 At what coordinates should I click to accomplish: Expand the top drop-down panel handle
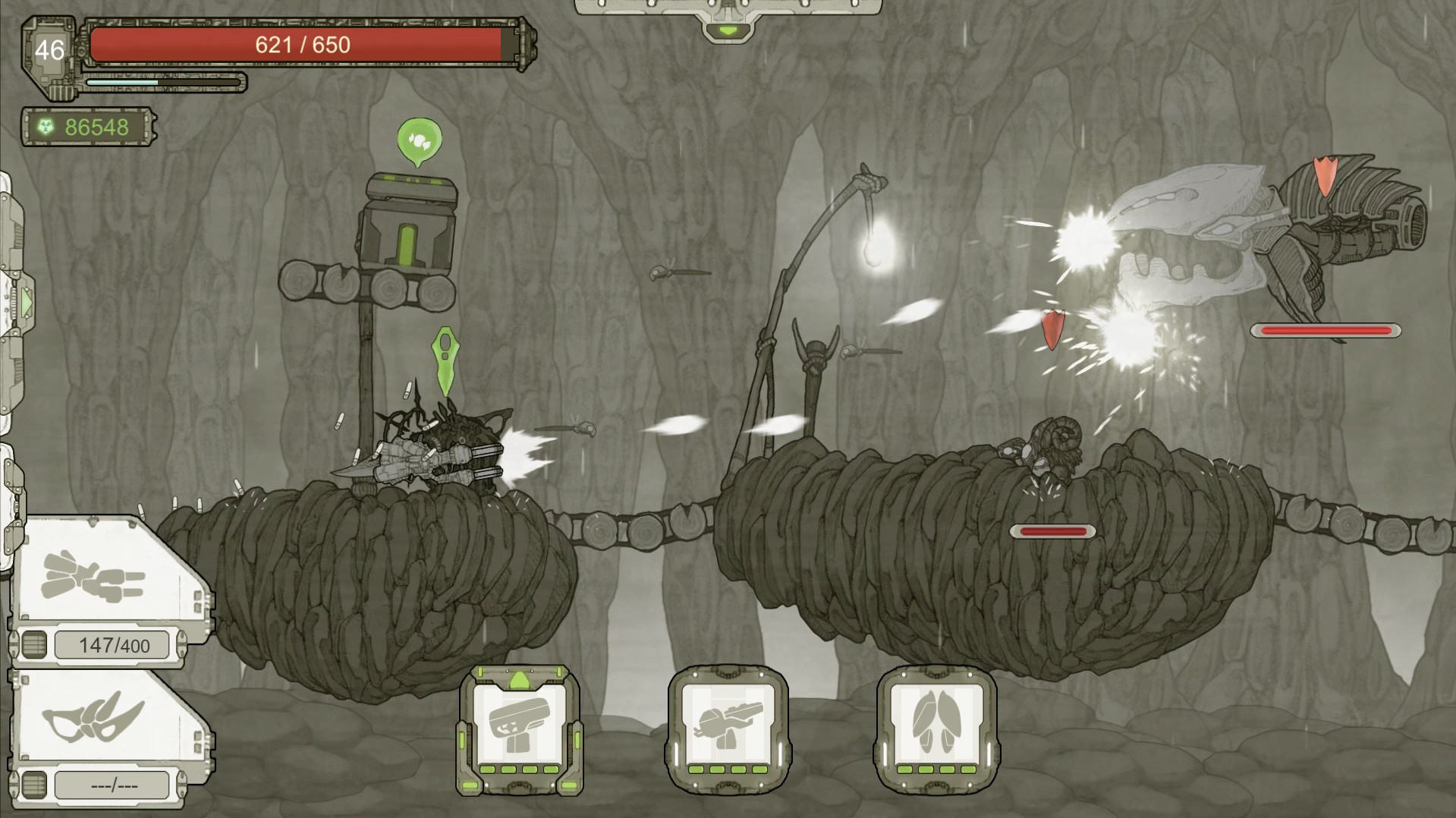click(x=728, y=30)
